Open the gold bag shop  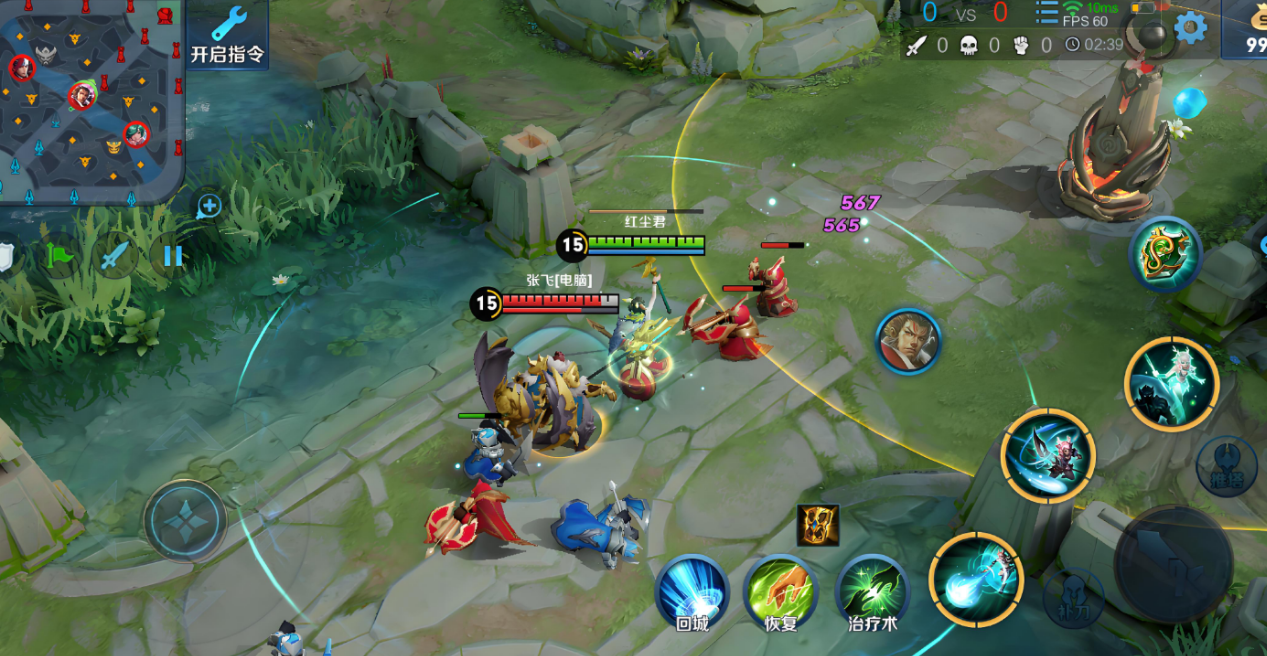point(1250,30)
